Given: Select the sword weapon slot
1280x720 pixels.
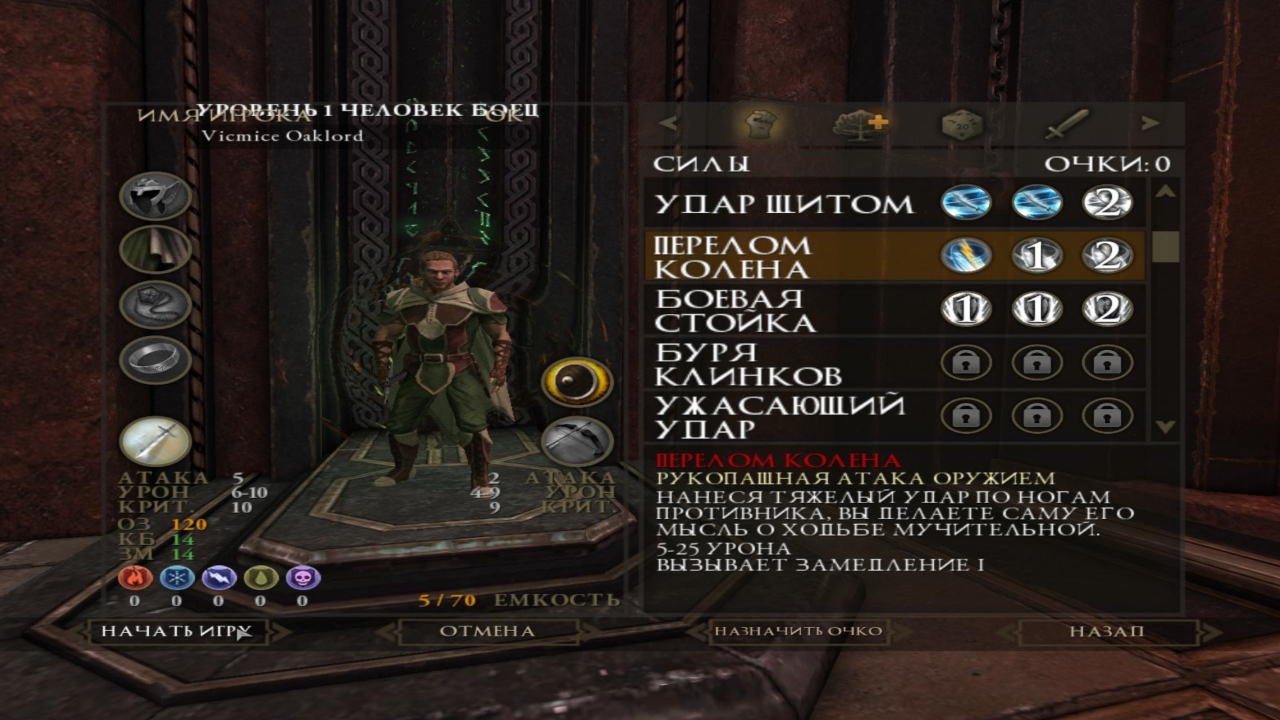Looking at the screenshot, I should pyautogui.click(x=155, y=441).
